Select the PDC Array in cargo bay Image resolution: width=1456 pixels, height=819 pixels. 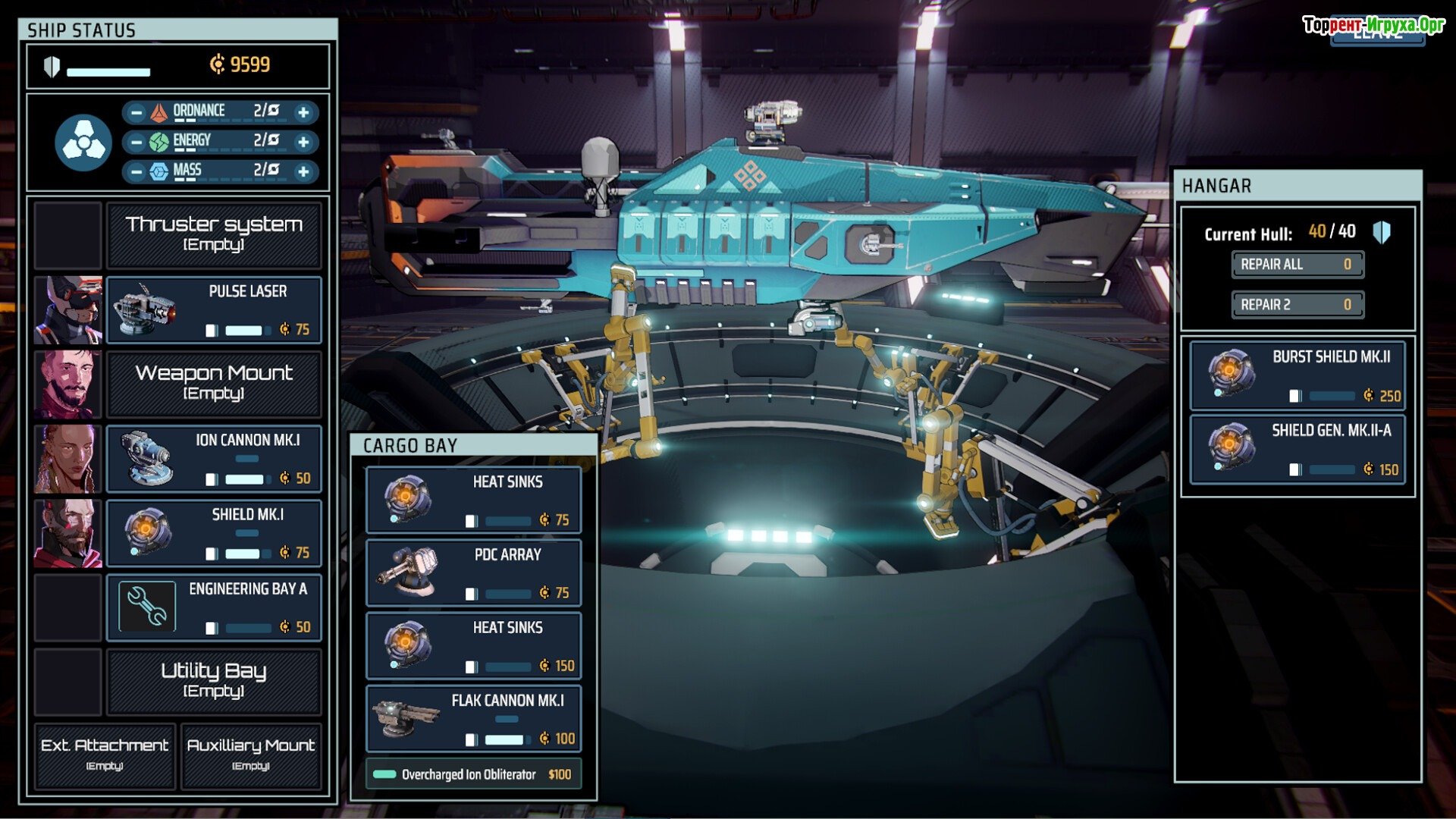(x=473, y=573)
